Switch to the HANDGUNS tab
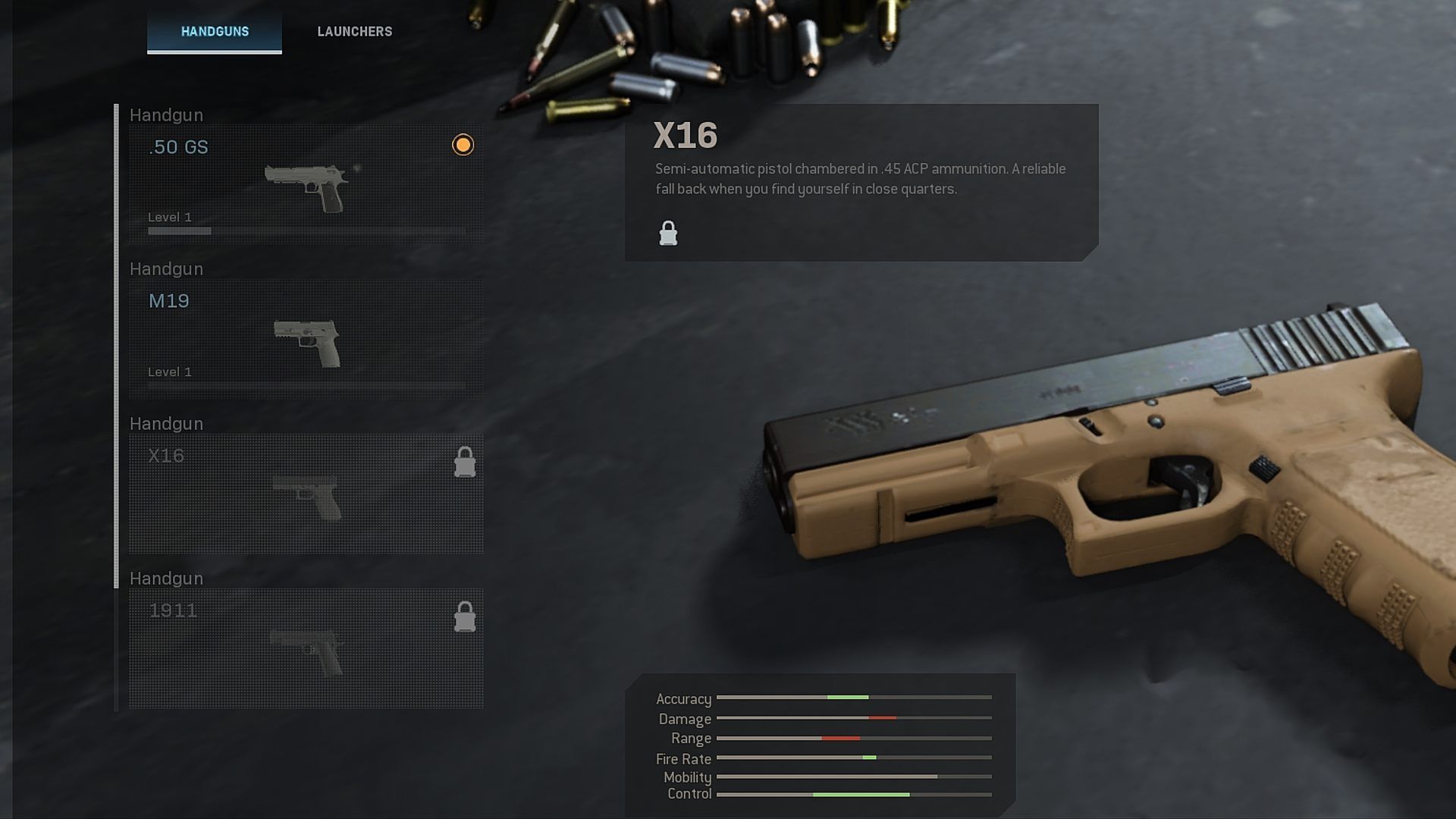The width and height of the screenshot is (1456, 819). [215, 32]
